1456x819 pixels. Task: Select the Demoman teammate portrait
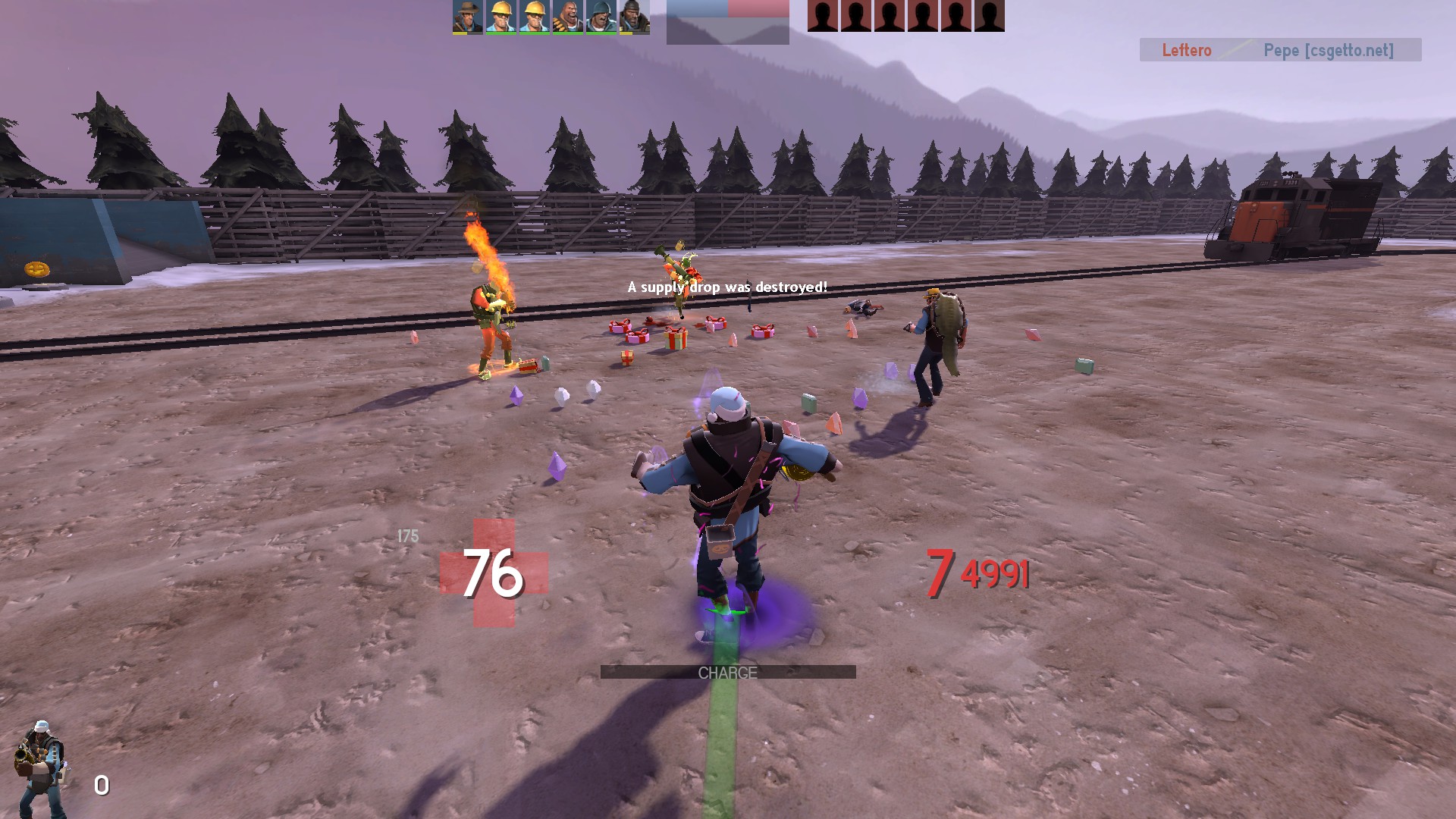pyautogui.click(x=634, y=16)
